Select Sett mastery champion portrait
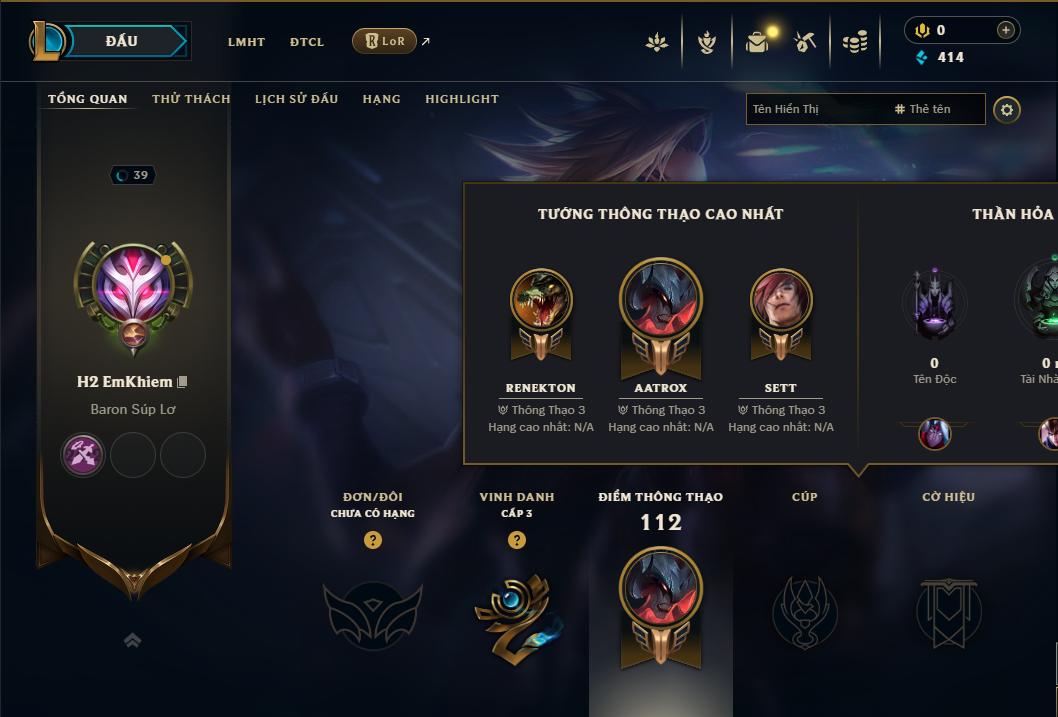The width and height of the screenshot is (1058, 717). [781, 300]
